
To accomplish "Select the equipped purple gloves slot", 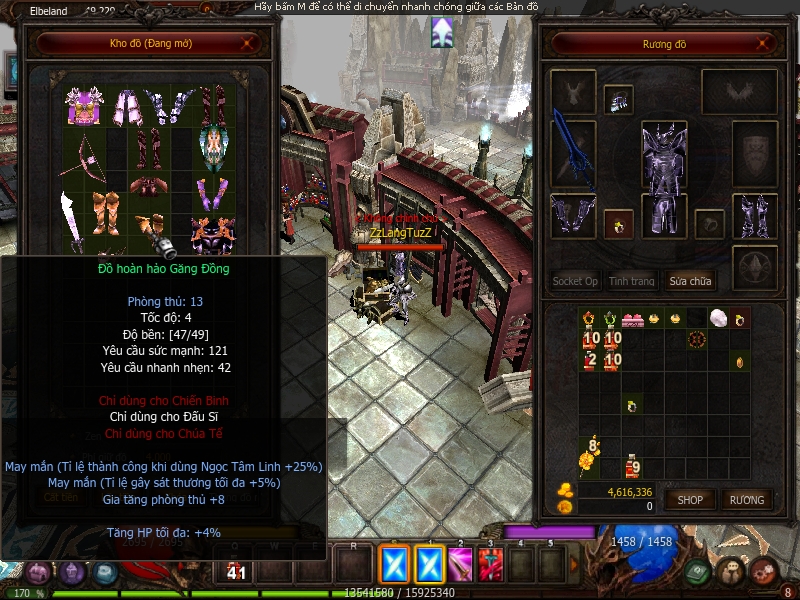I will click(573, 215).
